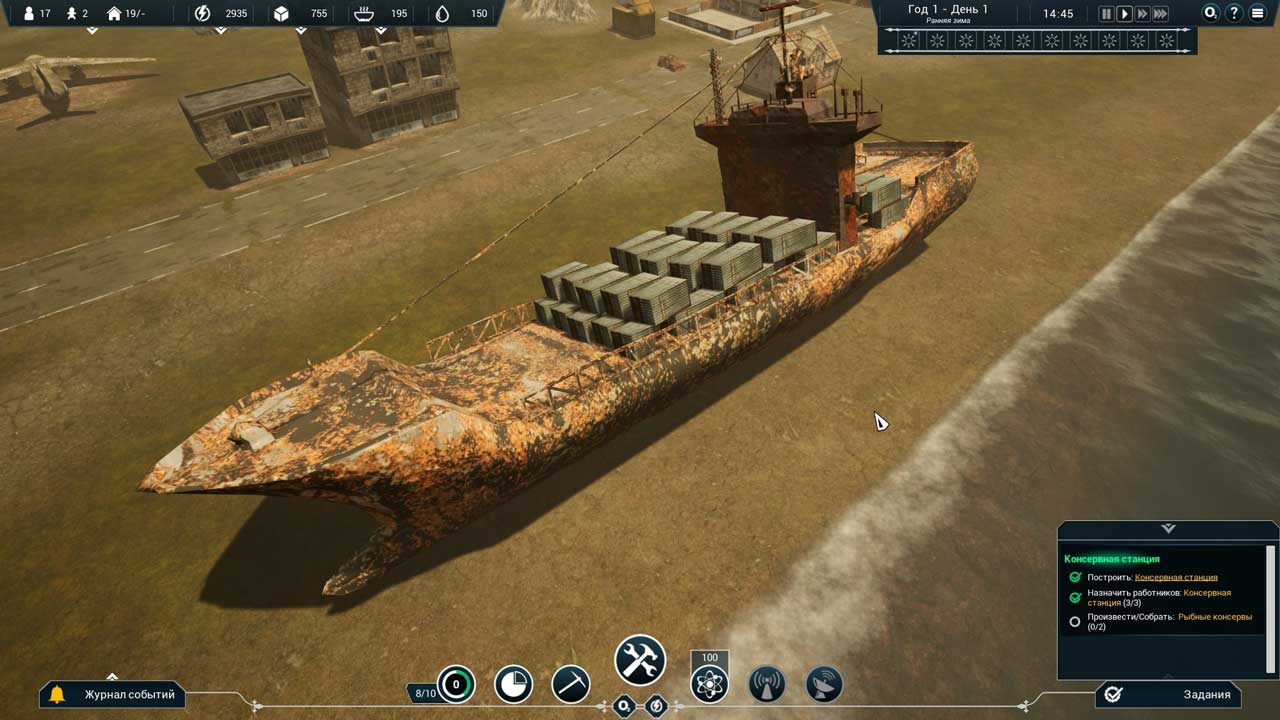
Task: Select the pickaxe tool
Action: (x=571, y=685)
